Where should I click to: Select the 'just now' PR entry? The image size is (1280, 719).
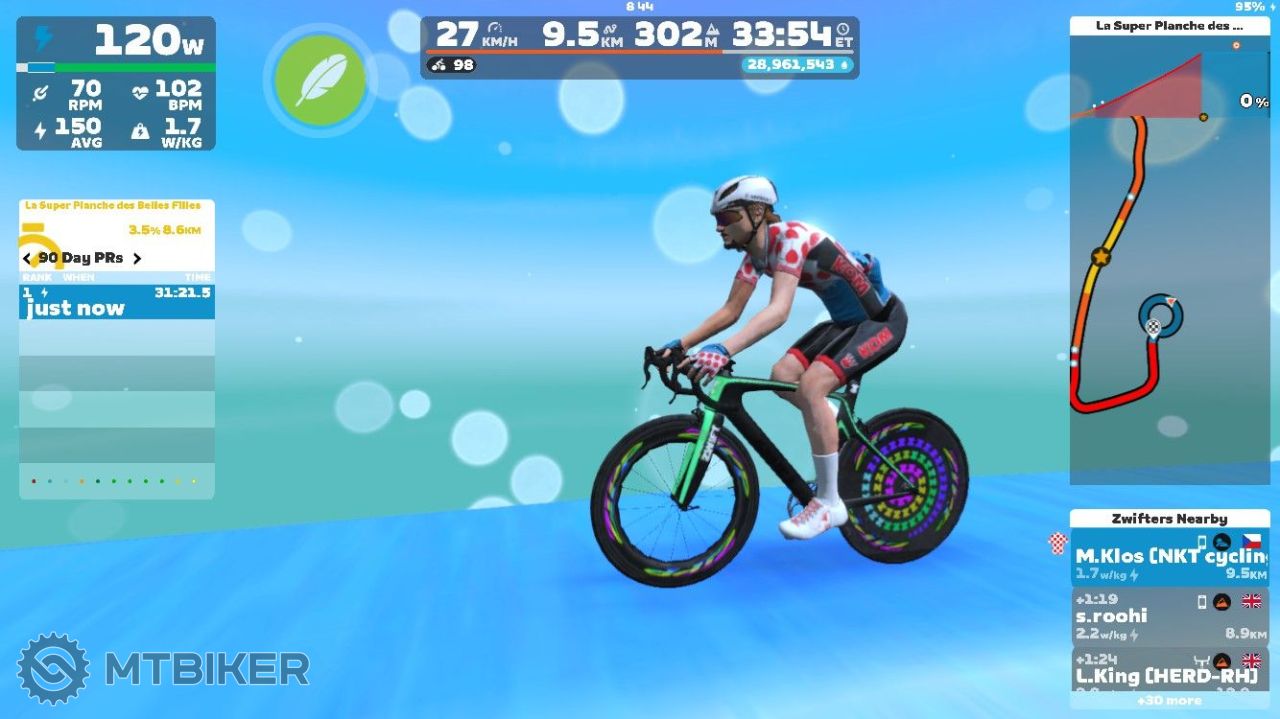pyautogui.click(x=116, y=302)
